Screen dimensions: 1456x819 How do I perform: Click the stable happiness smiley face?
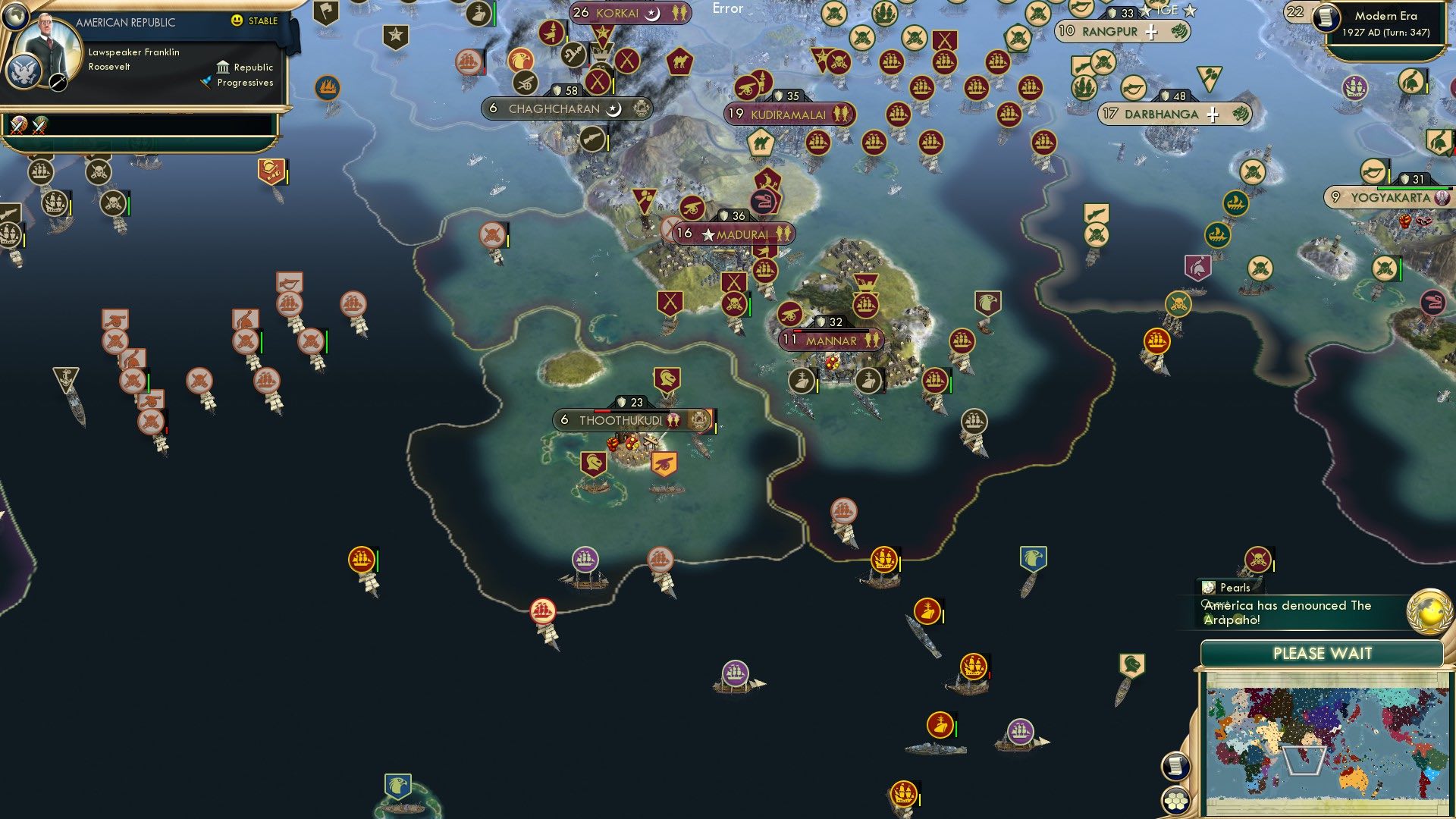click(237, 22)
